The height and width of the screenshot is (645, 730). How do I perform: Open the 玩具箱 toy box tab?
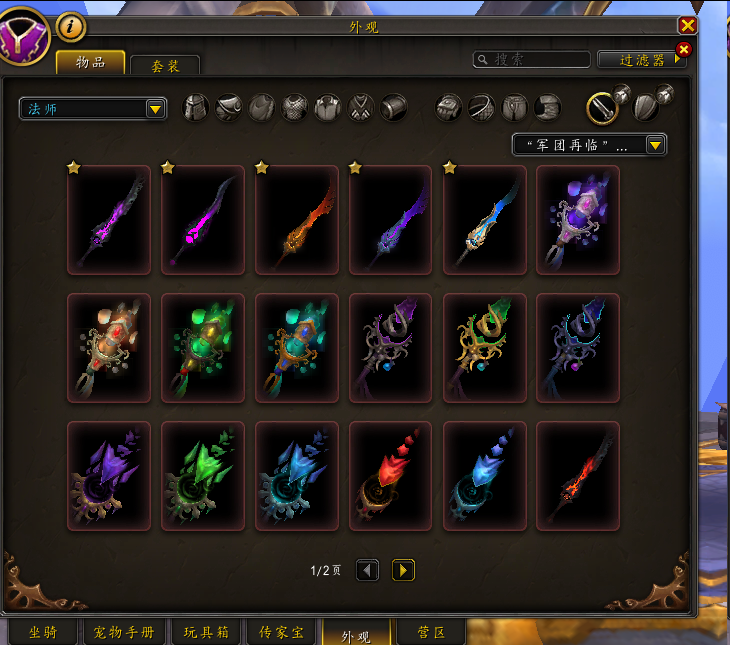(207, 633)
